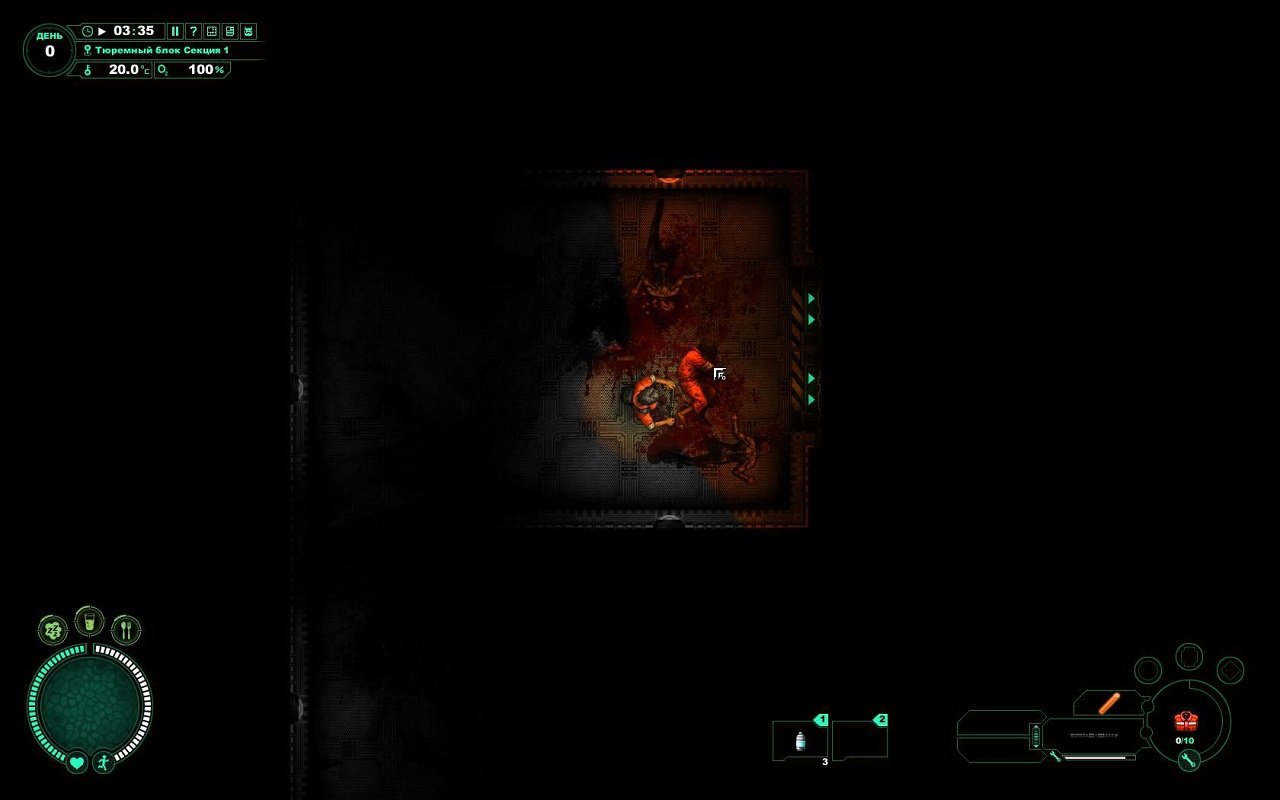The image size is (1280, 800).
Task: Open the inventory panel icon
Action: [230, 31]
